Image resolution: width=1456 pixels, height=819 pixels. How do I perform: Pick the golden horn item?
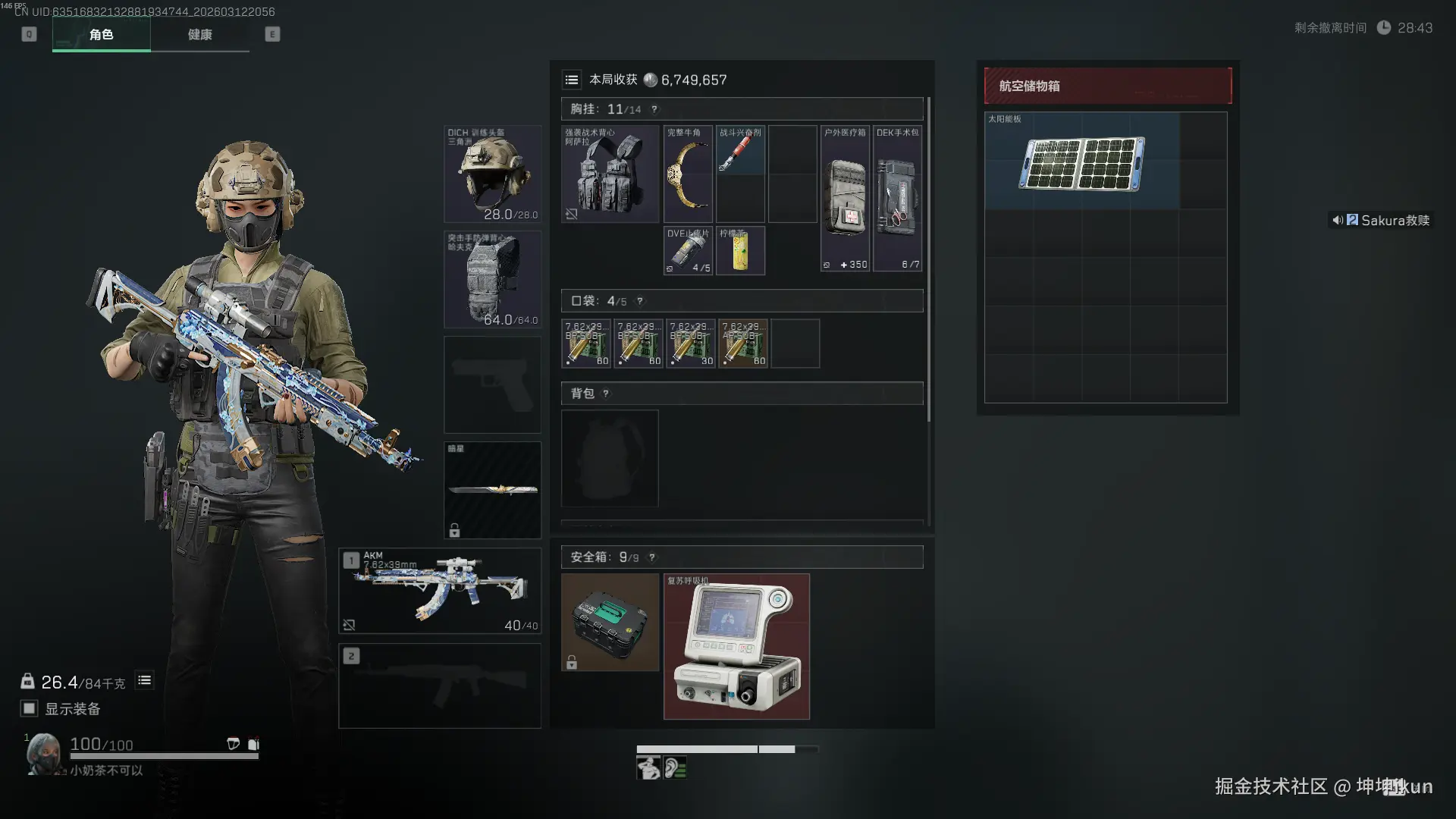coord(688,174)
